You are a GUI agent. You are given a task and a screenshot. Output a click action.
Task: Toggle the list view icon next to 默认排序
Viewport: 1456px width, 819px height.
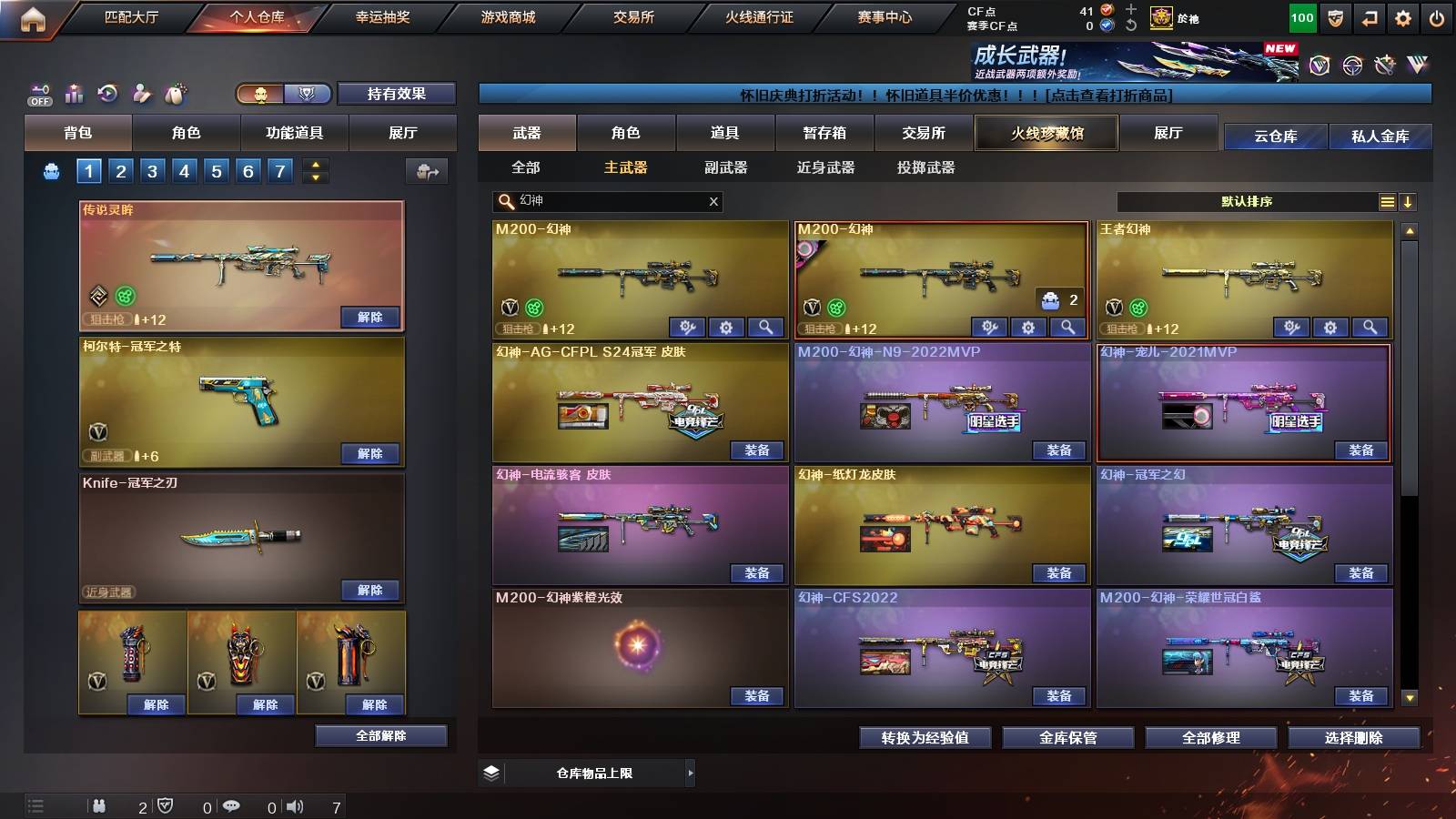point(1387,202)
